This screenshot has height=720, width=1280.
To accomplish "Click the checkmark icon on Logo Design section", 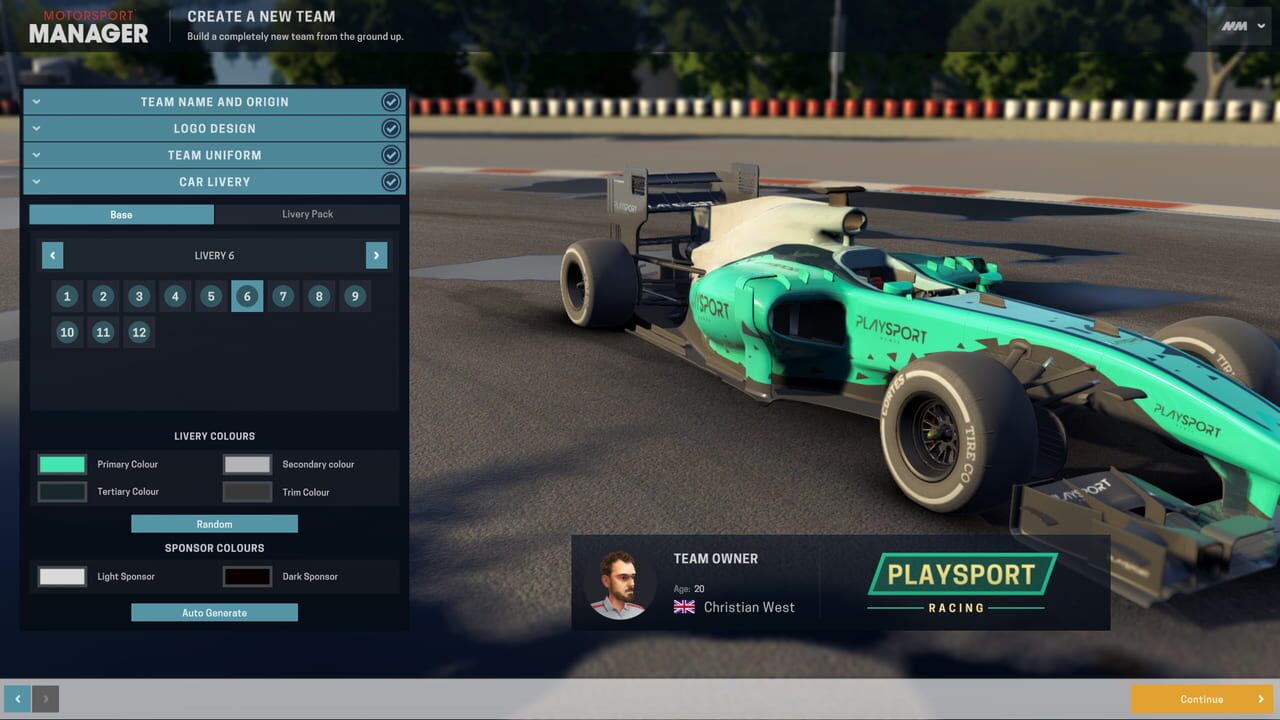I will pyautogui.click(x=391, y=128).
